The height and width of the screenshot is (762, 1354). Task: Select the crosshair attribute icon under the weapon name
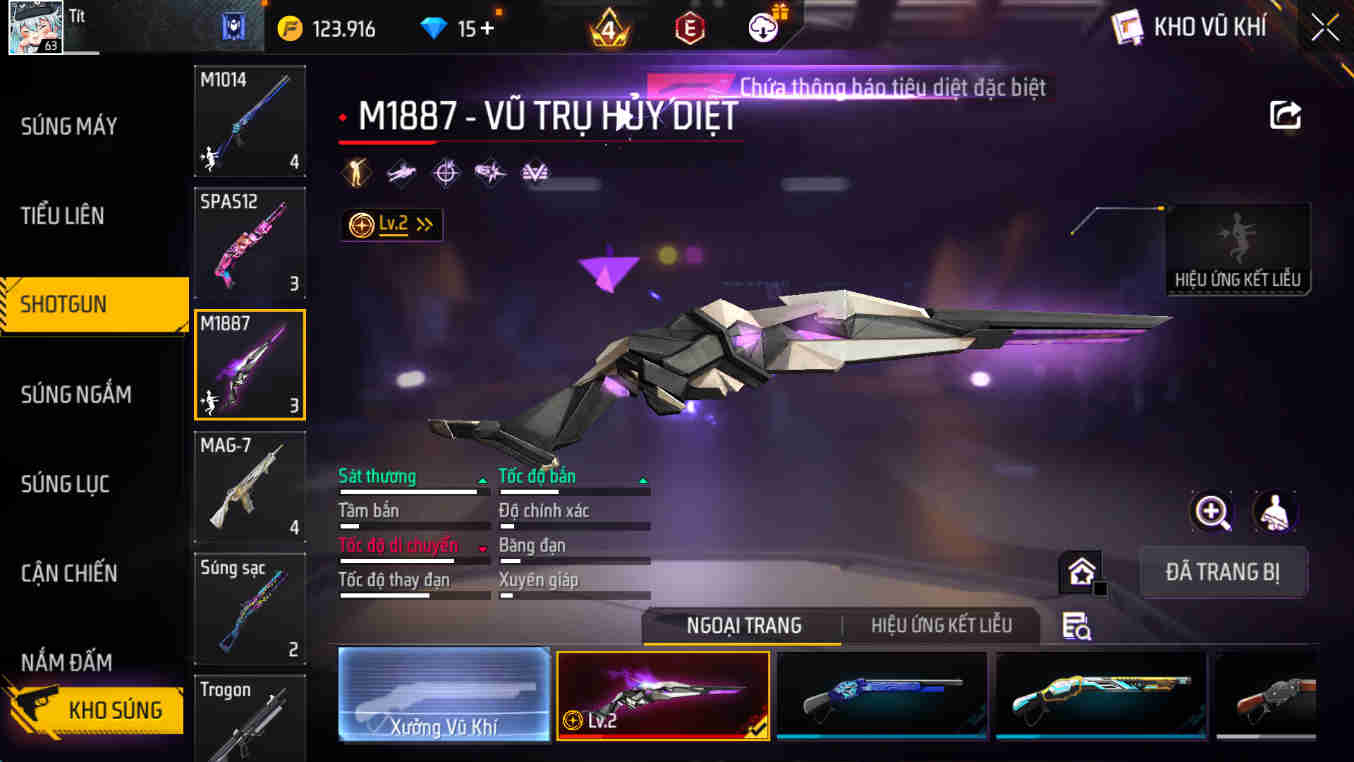(x=446, y=171)
